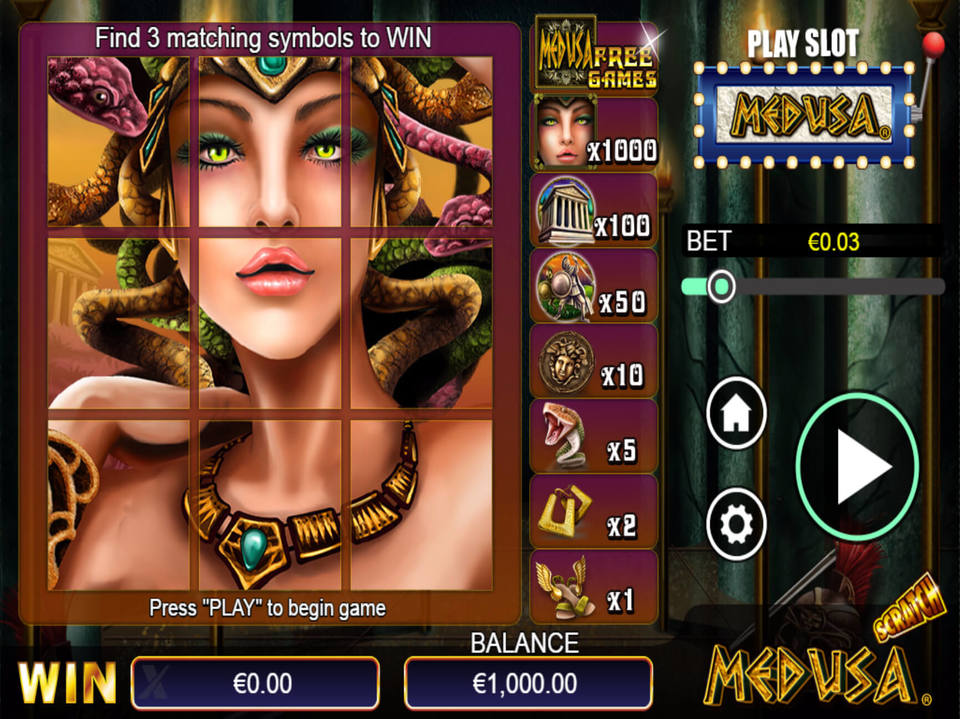Start the game with the play arrow button
The width and height of the screenshot is (960, 719).
click(857, 467)
